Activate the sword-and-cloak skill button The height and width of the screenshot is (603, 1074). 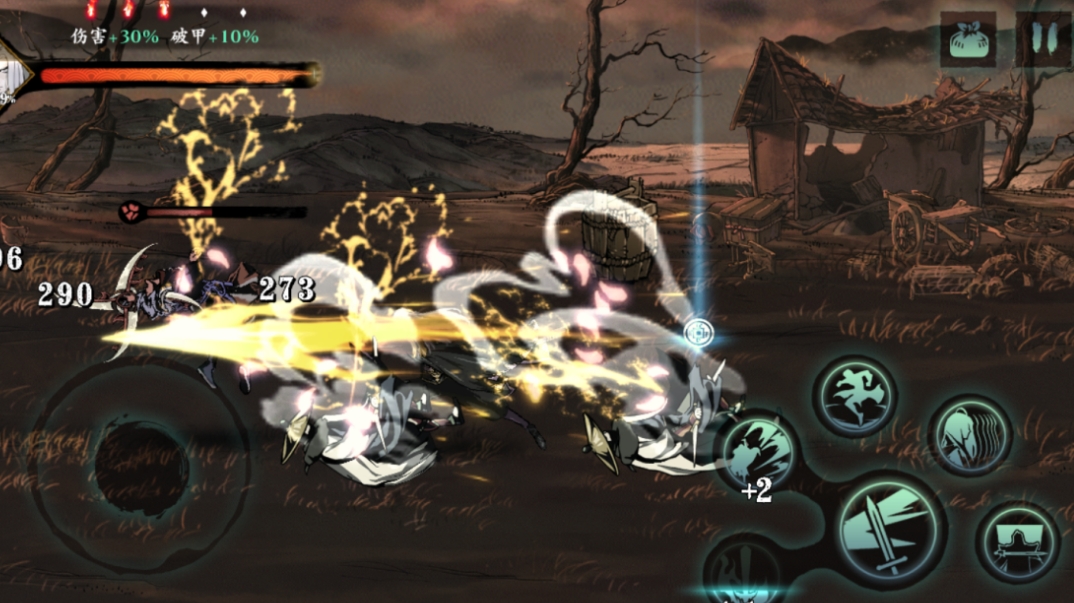click(x=1017, y=543)
